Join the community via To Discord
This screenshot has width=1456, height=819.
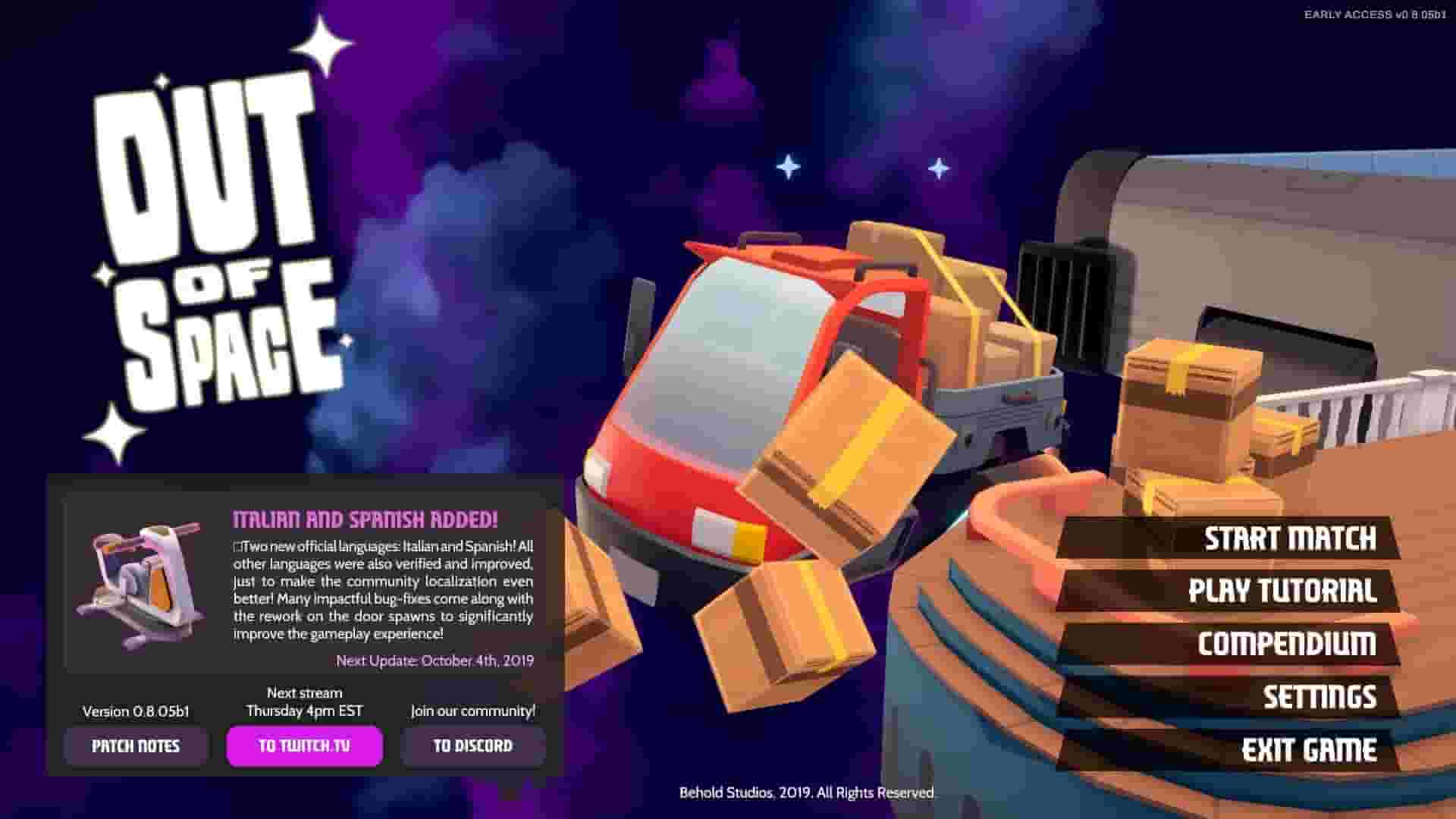(x=472, y=745)
